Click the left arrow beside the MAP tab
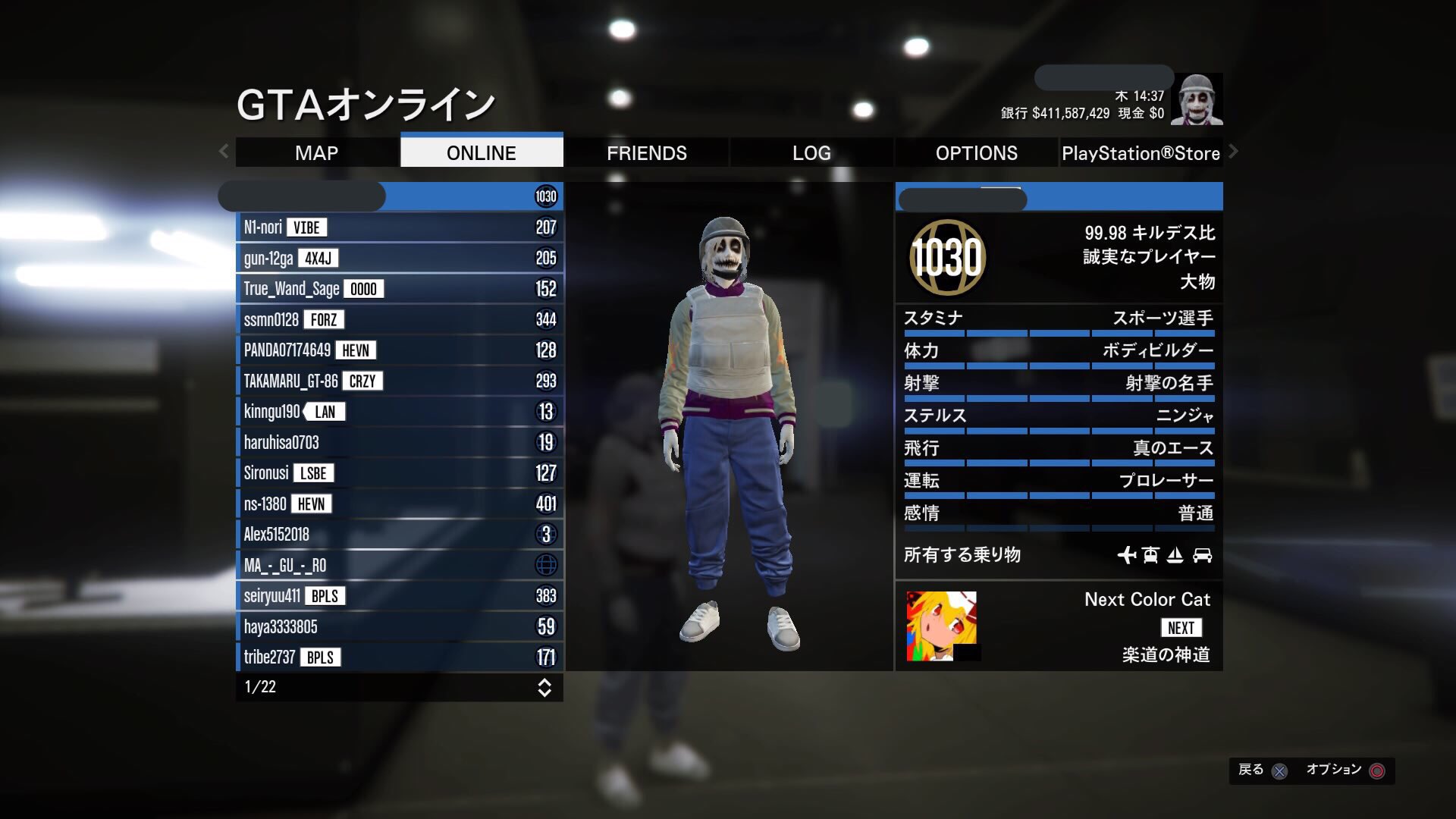Image resolution: width=1456 pixels, height=819 pixels. (x=224, y=152)
